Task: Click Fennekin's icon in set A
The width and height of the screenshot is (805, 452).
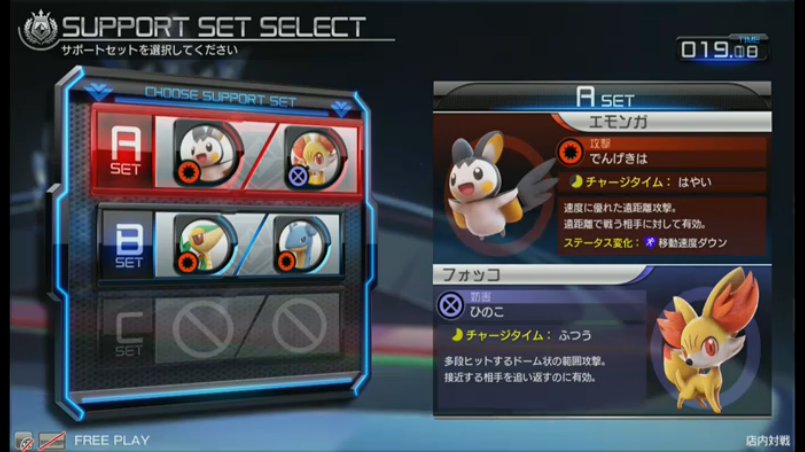Action: [x=311, y=152]
